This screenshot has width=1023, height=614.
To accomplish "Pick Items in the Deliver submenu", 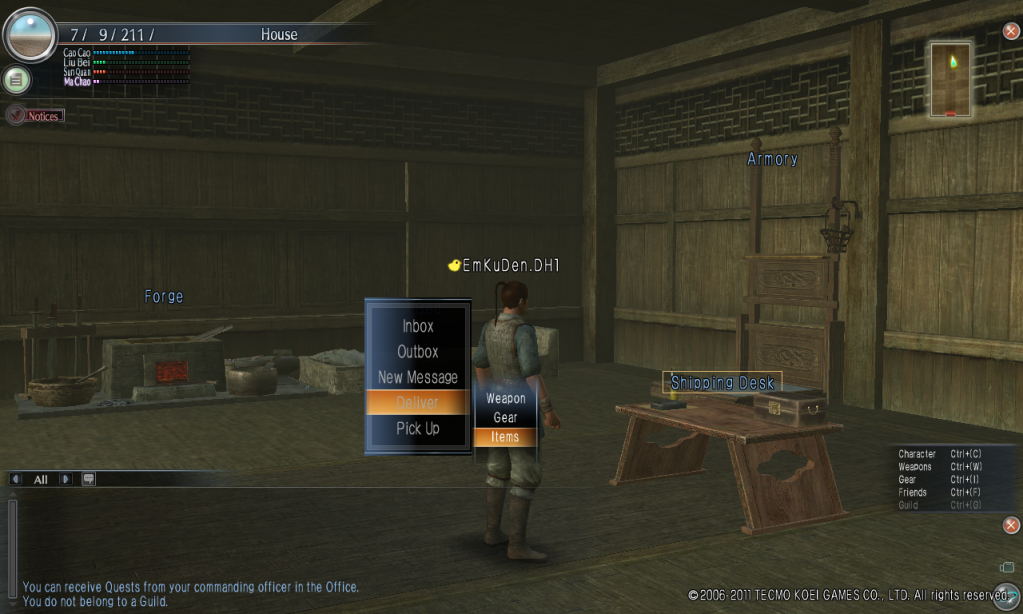I will [x=505, y=437].
